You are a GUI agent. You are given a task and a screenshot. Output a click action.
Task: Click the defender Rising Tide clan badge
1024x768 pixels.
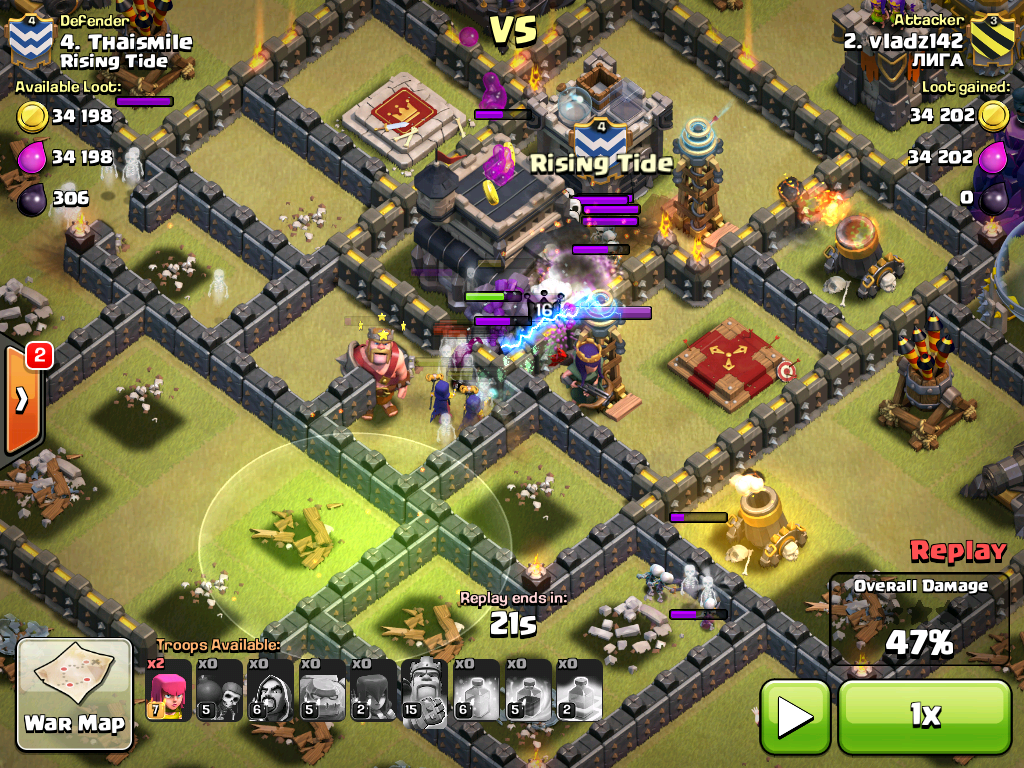coord(28,41)
